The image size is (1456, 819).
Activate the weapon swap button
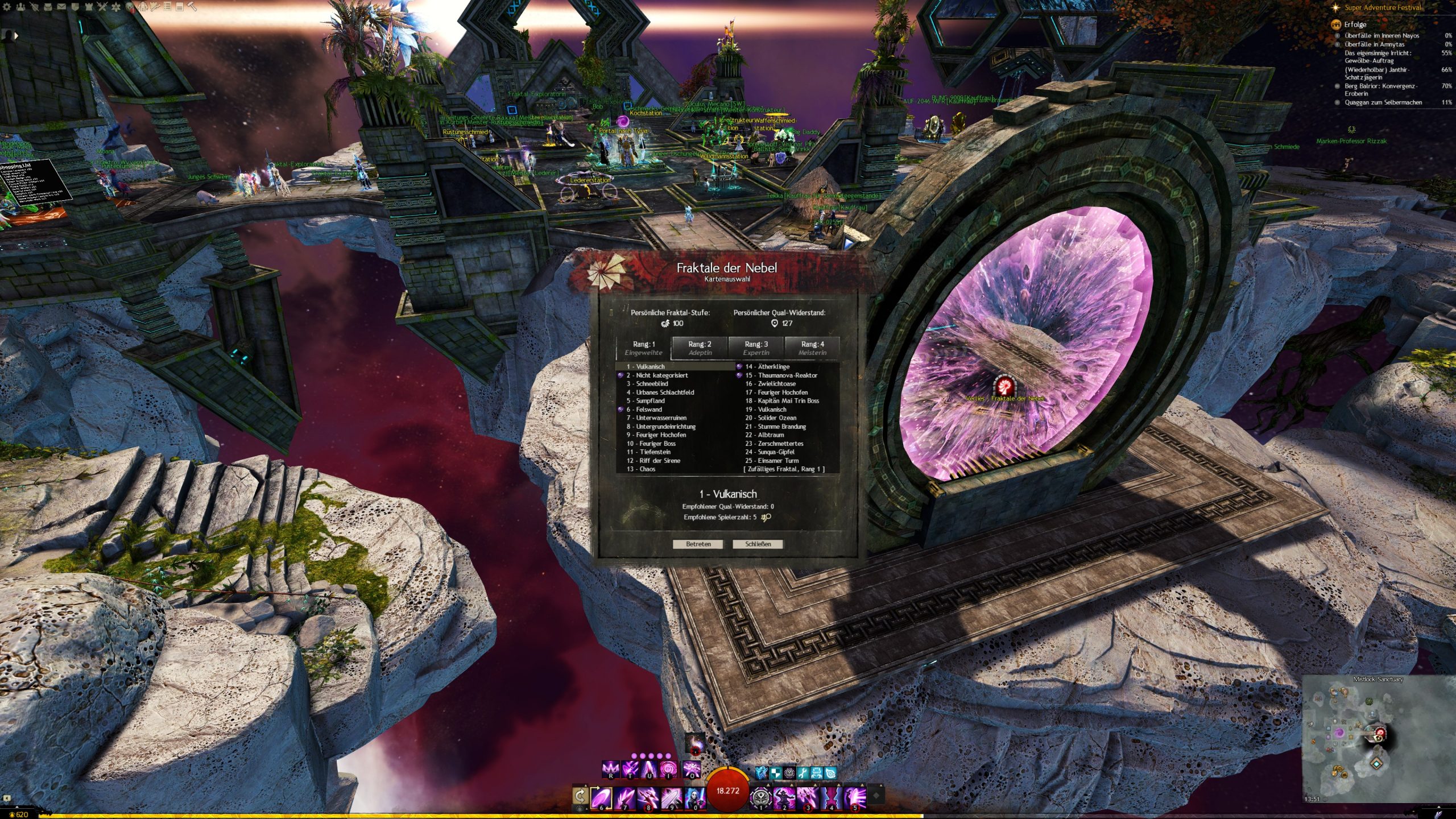(581, 796)
